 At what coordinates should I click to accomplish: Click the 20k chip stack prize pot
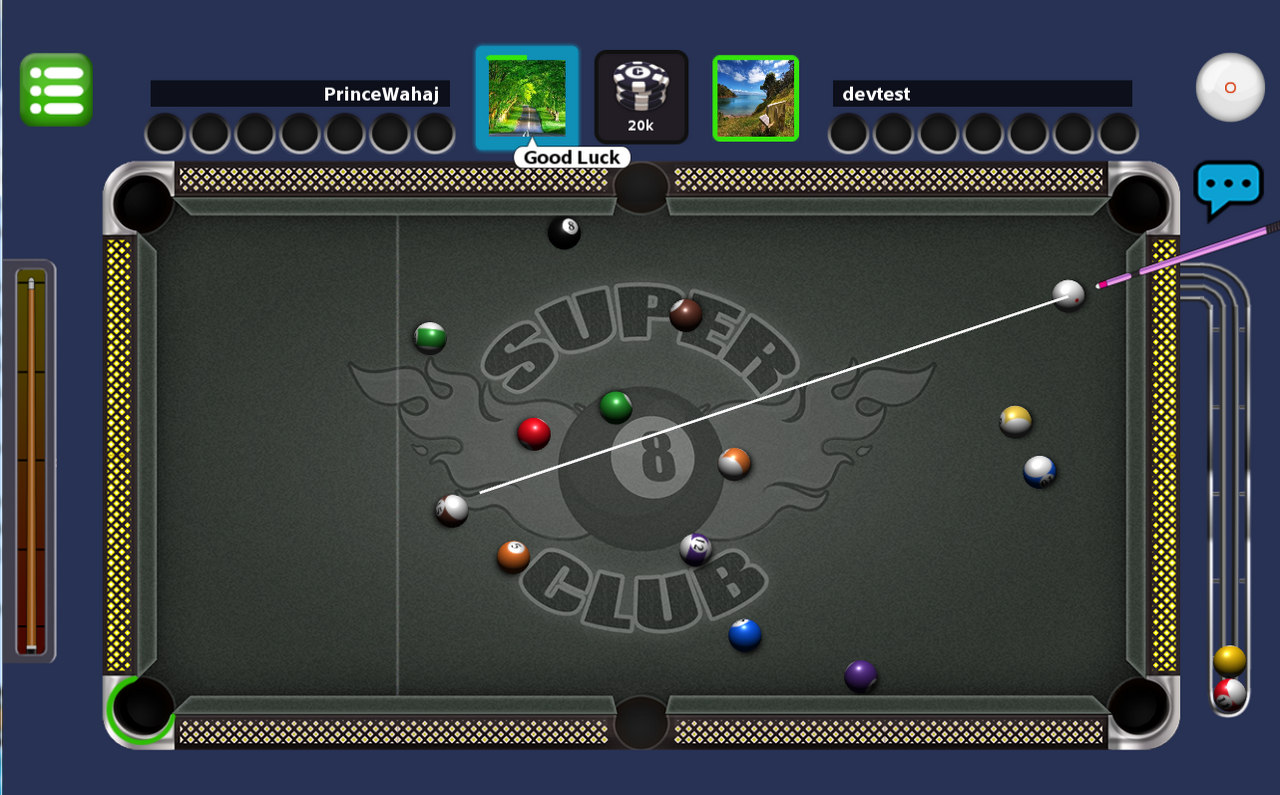pyautogui.click(x=641, y=96)
